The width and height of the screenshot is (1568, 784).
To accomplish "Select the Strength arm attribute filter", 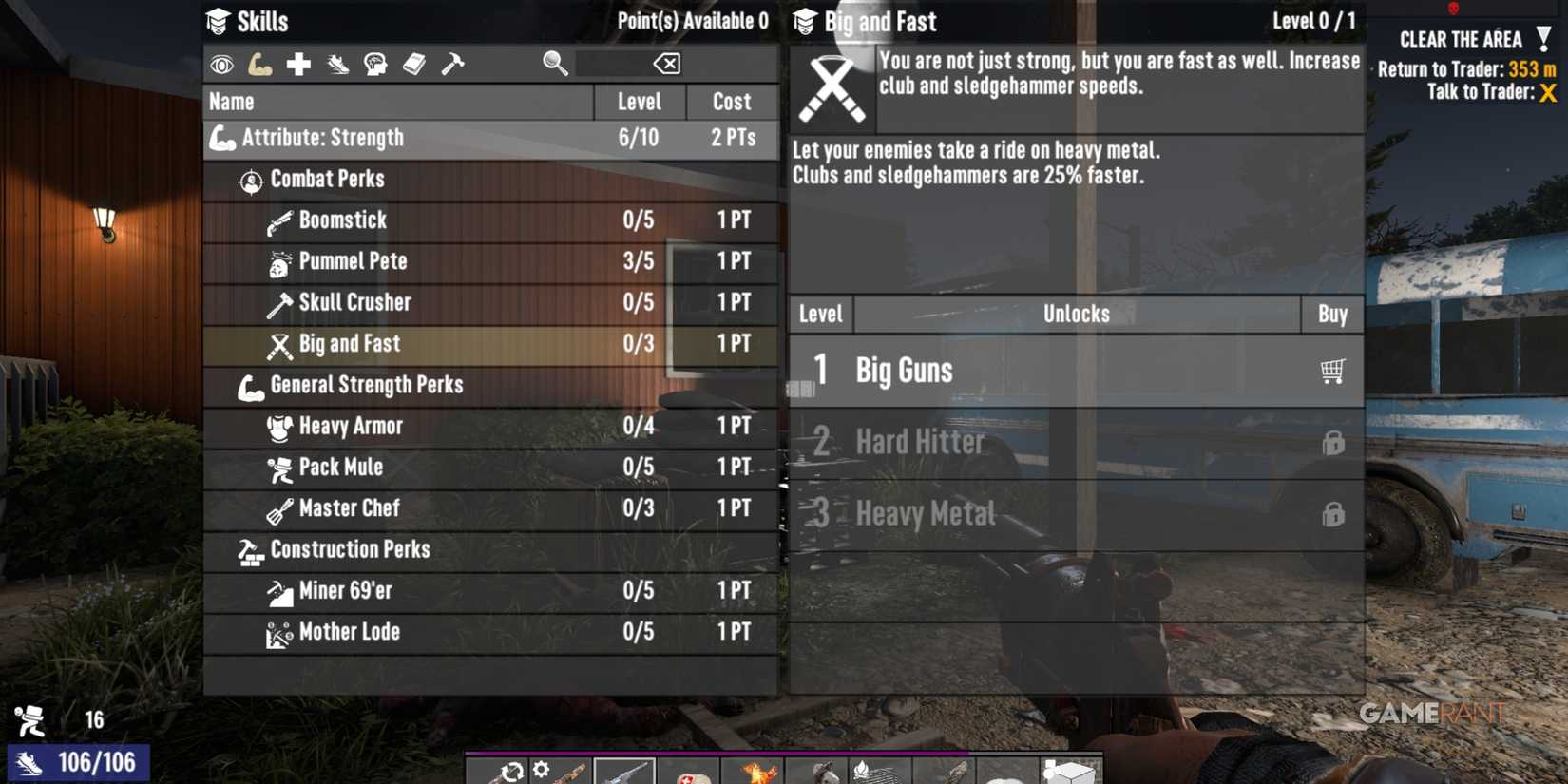I will pos(260,63).
